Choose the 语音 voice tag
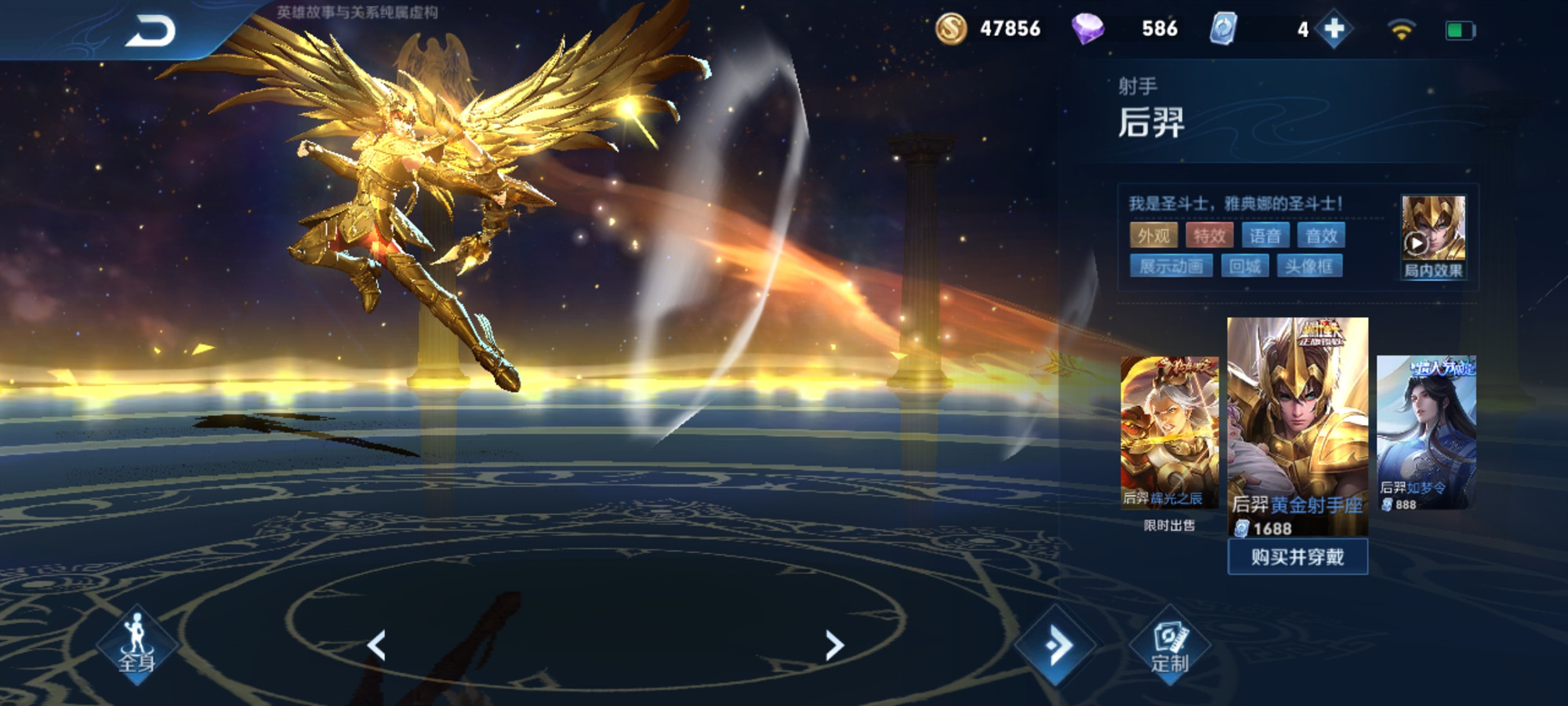Screen dimensions: 1568x706 [1265, 235]
